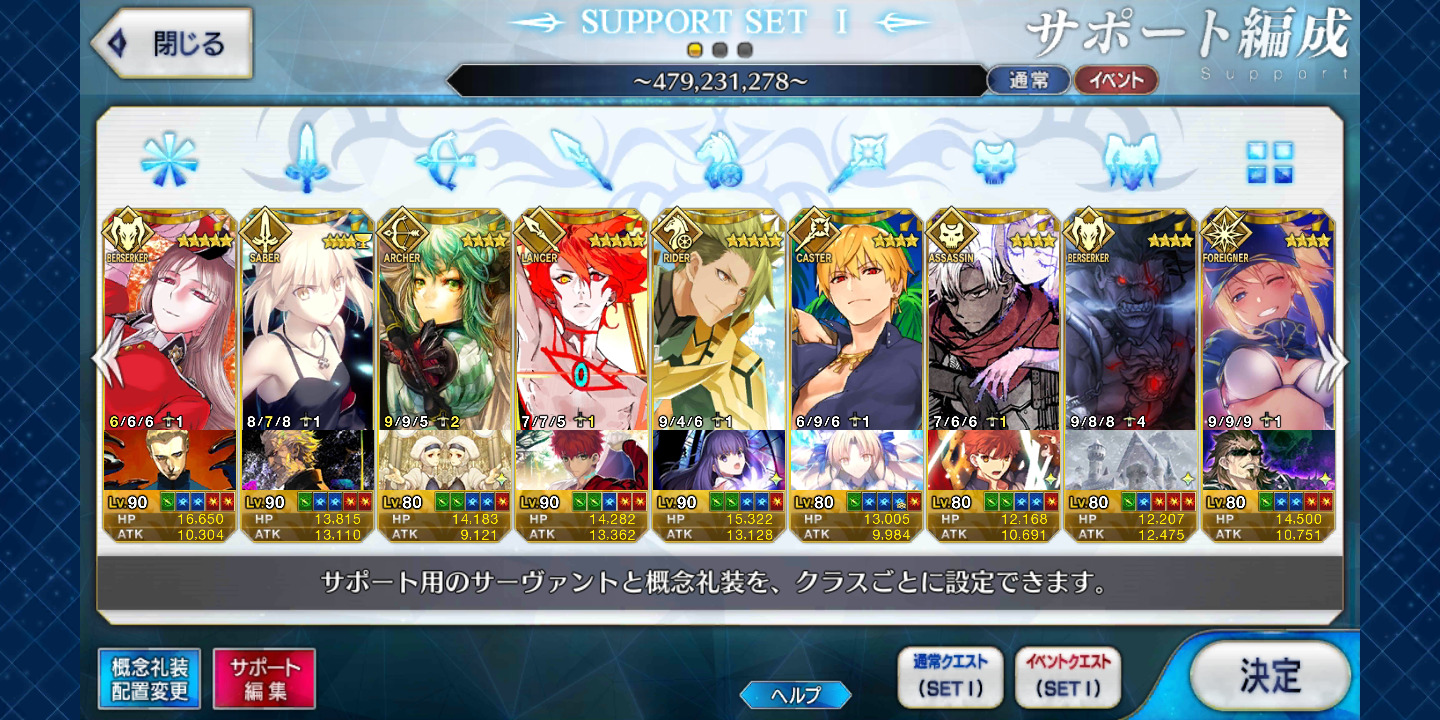
Task: Switch to the イベント support tab
Action: (1115, 81)
